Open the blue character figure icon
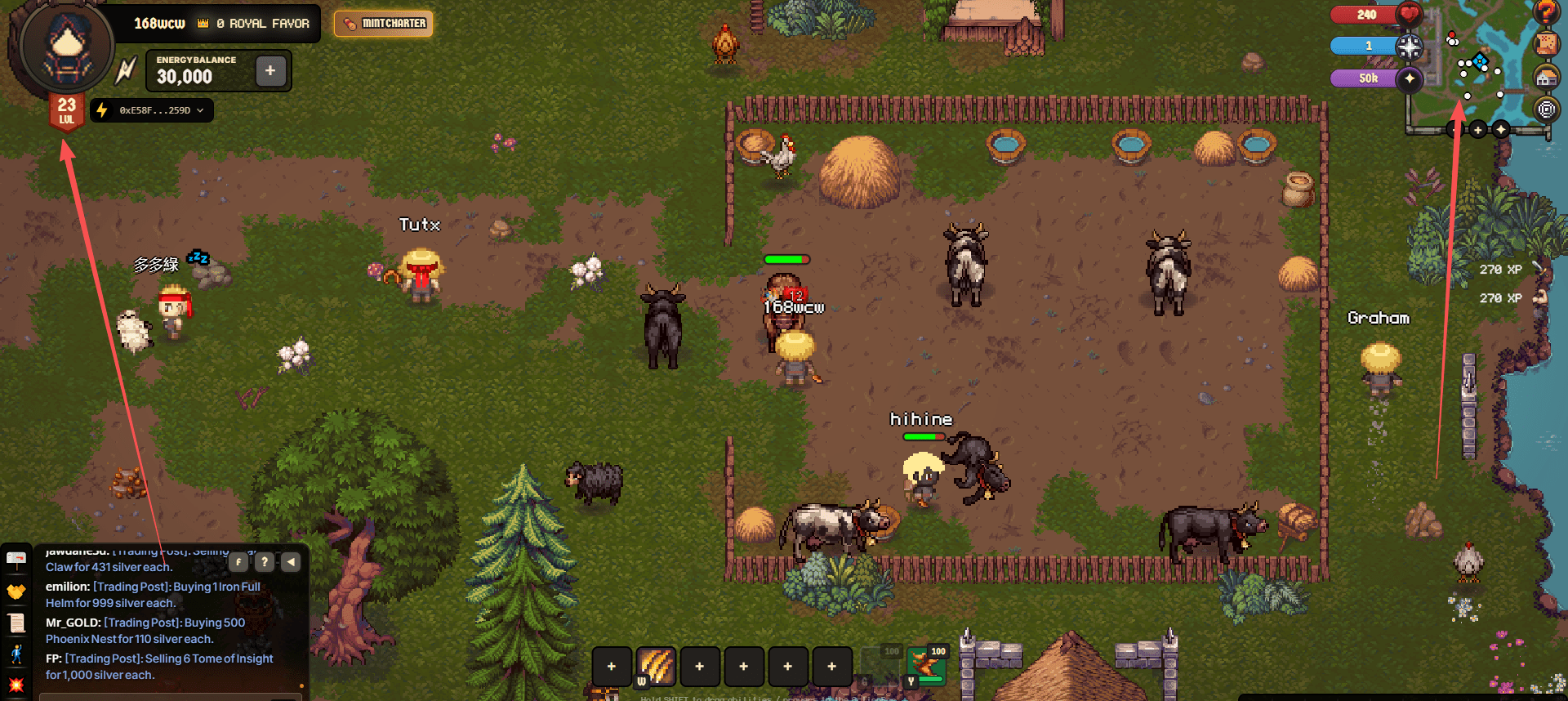The image size is (1568, 701). (16, 654)
